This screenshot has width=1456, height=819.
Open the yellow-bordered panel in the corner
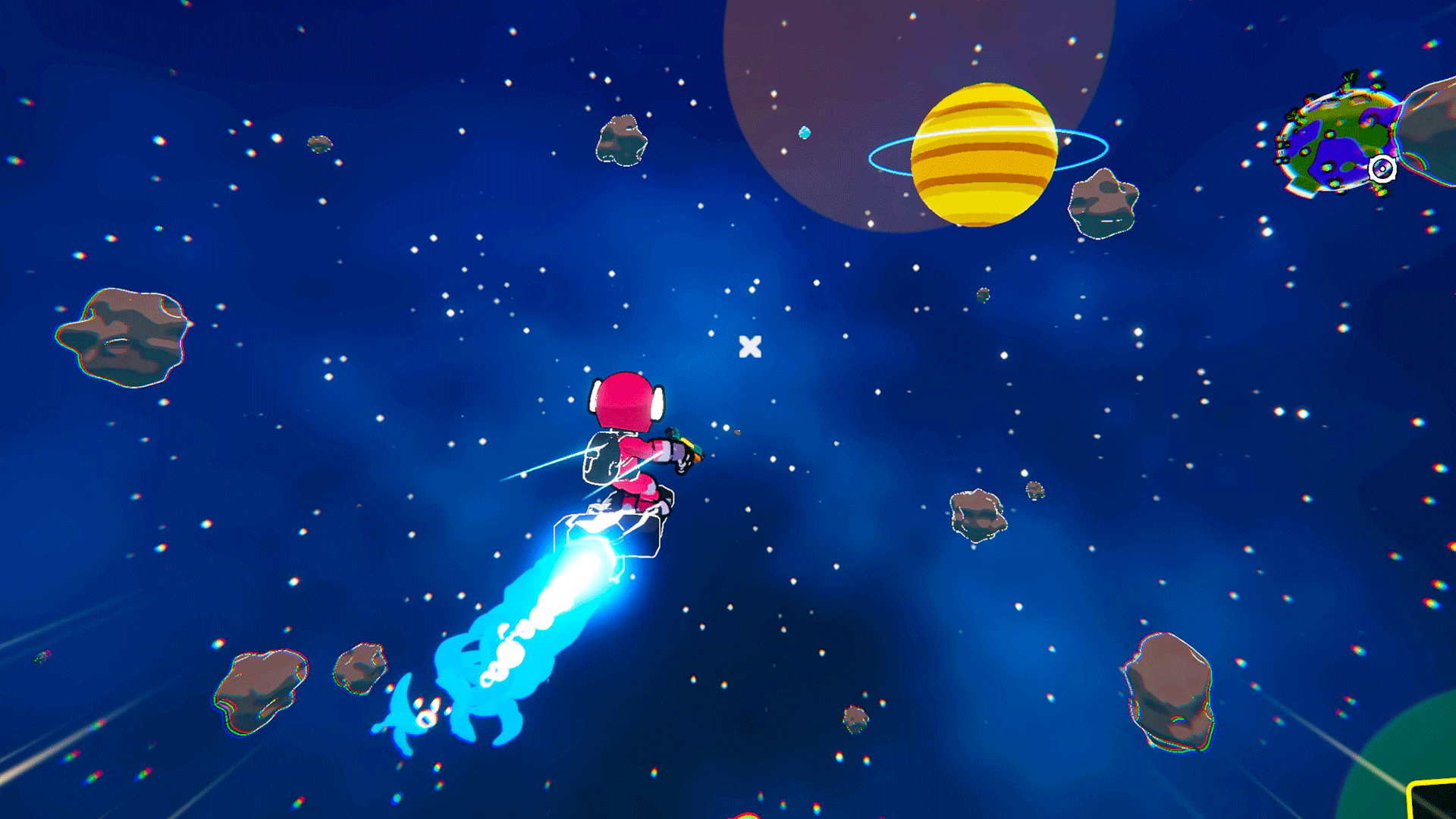click(1434, 801)
